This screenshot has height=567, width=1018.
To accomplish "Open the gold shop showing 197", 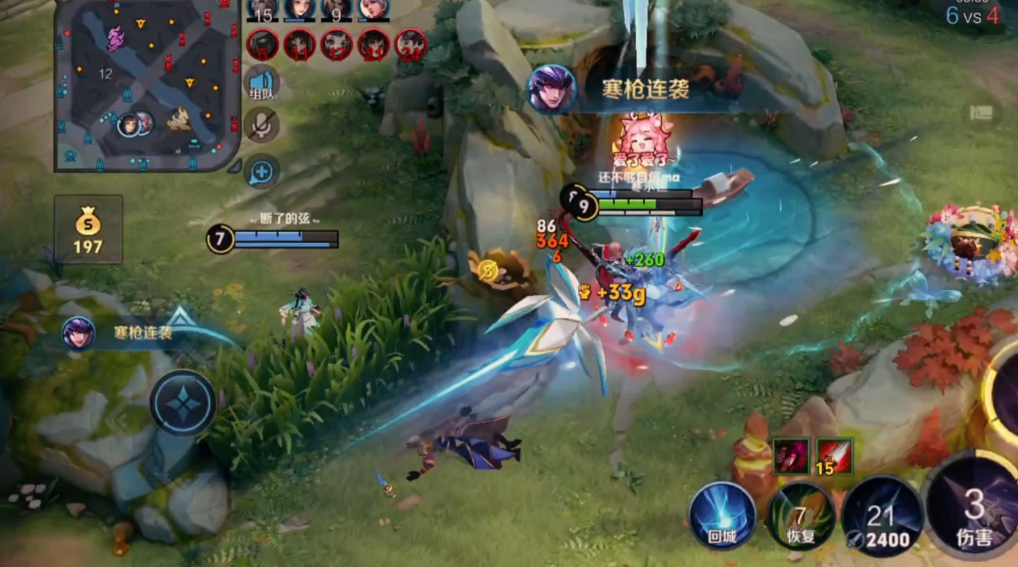I will coord(88,229).
